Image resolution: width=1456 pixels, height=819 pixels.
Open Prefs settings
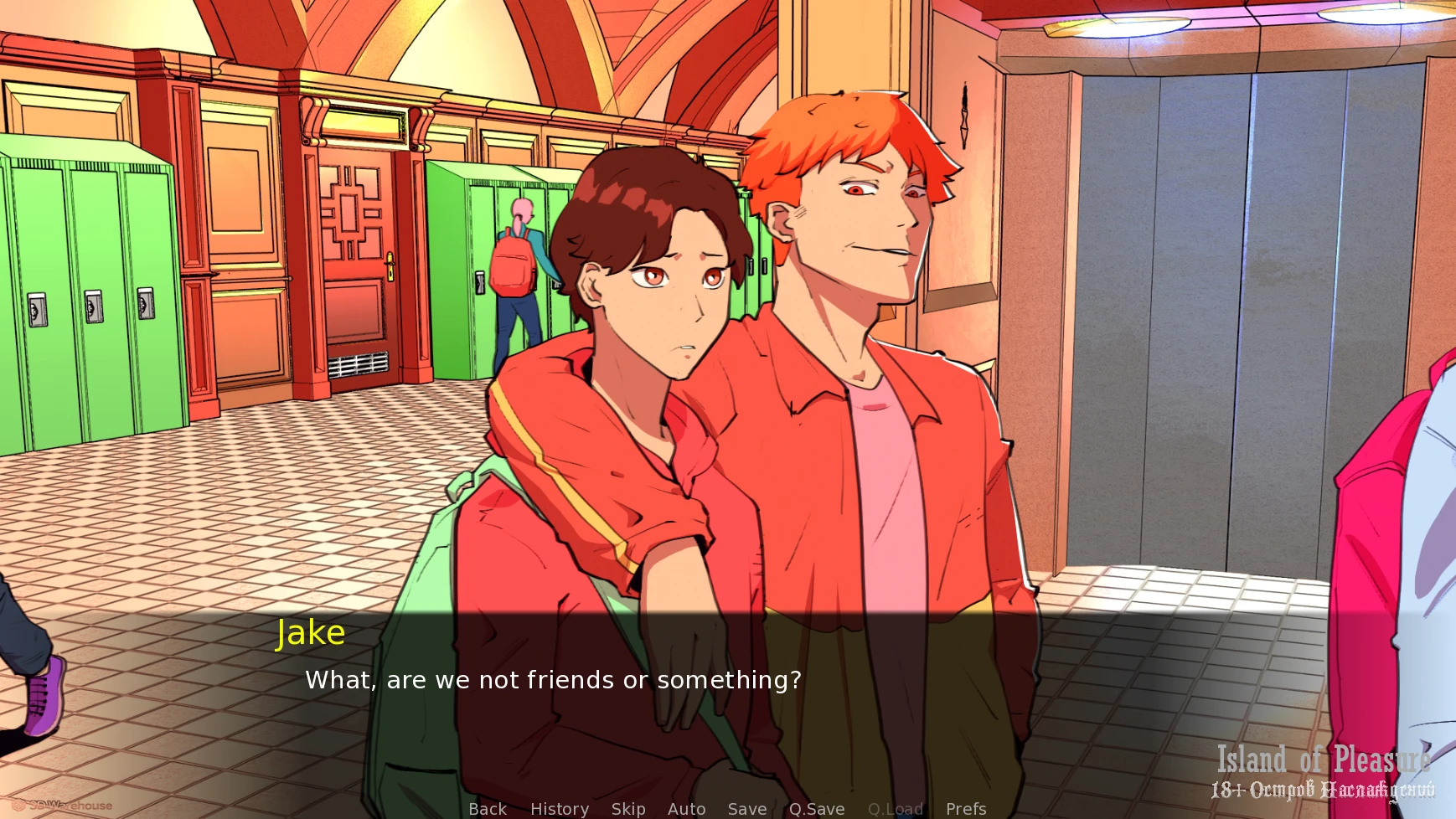pyautogui.click(x=966, y=809)
